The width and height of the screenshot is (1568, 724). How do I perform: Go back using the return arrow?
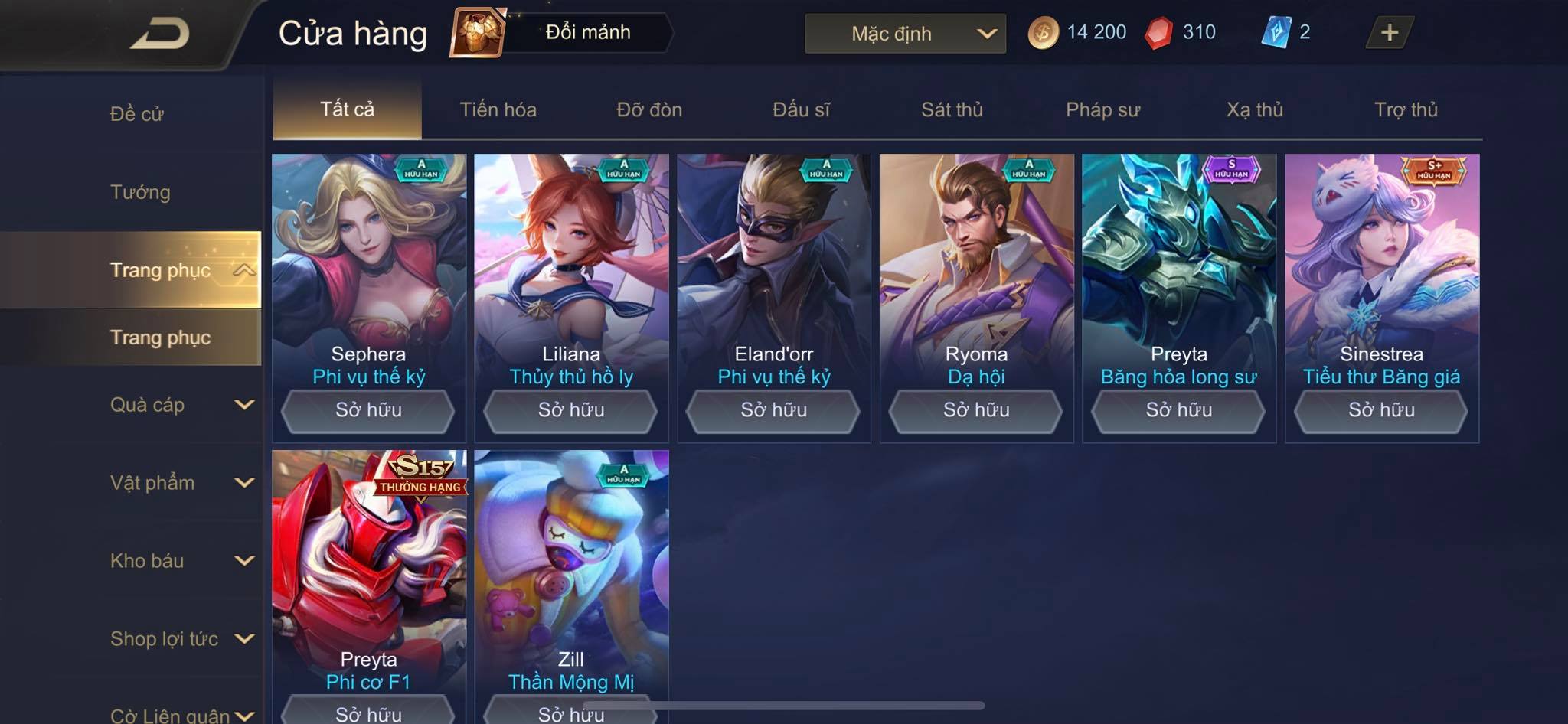[x=159, y=34]
